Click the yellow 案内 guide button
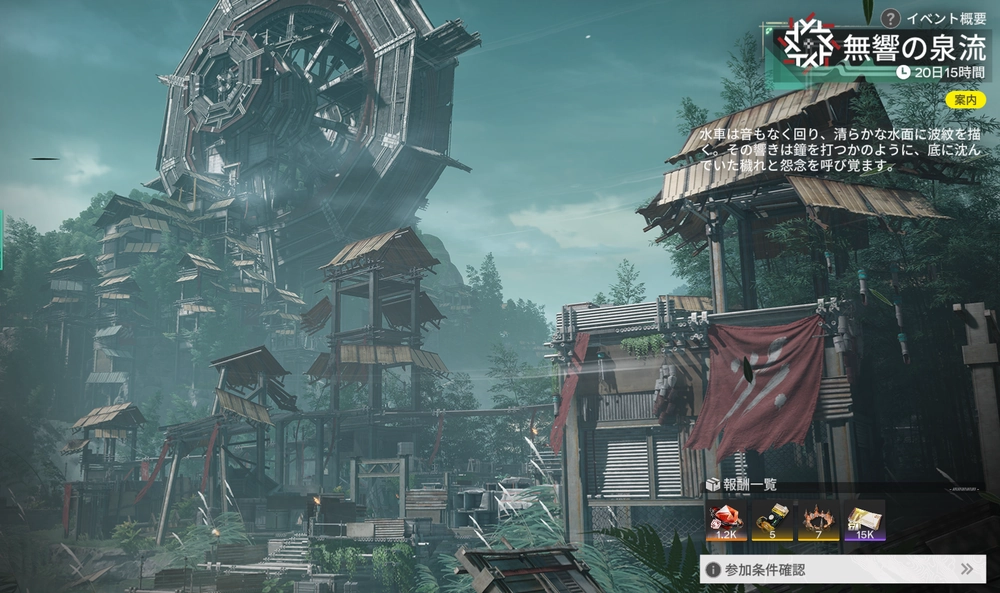Image resolution: width=1000 pixels, height=593 pixels. click(965, 99)
